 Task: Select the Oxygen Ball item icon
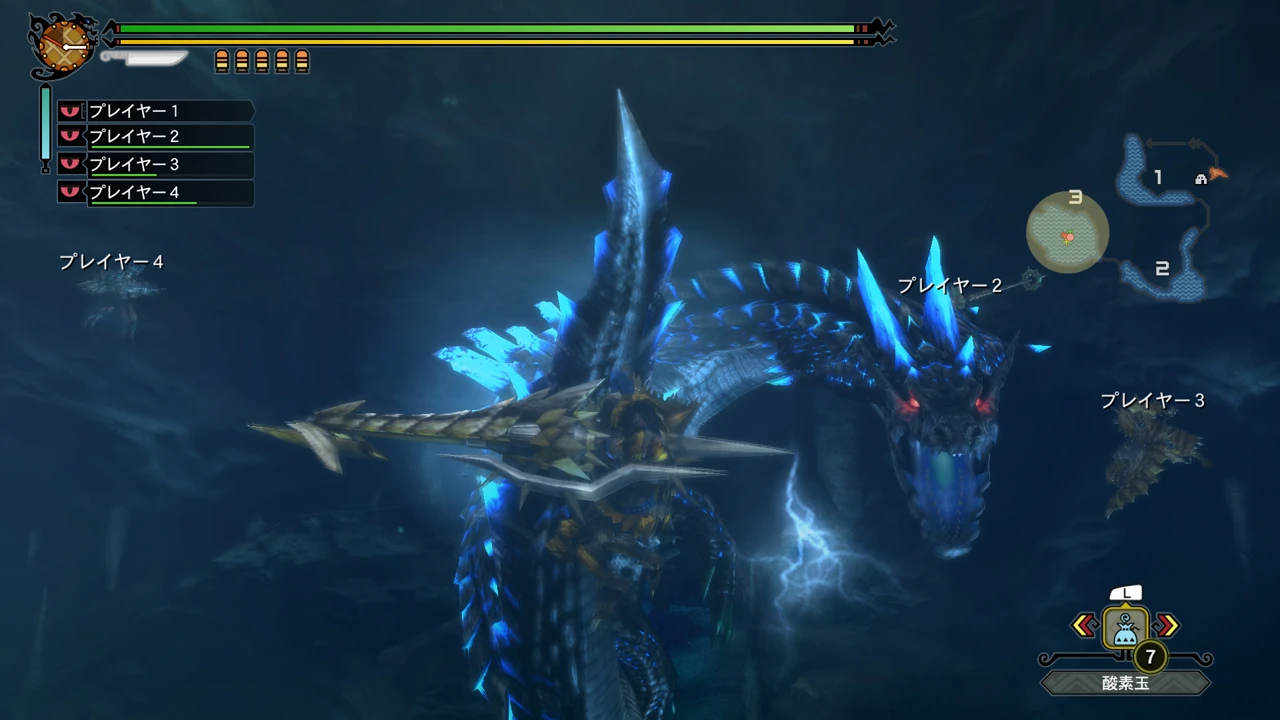(1126, 627)
